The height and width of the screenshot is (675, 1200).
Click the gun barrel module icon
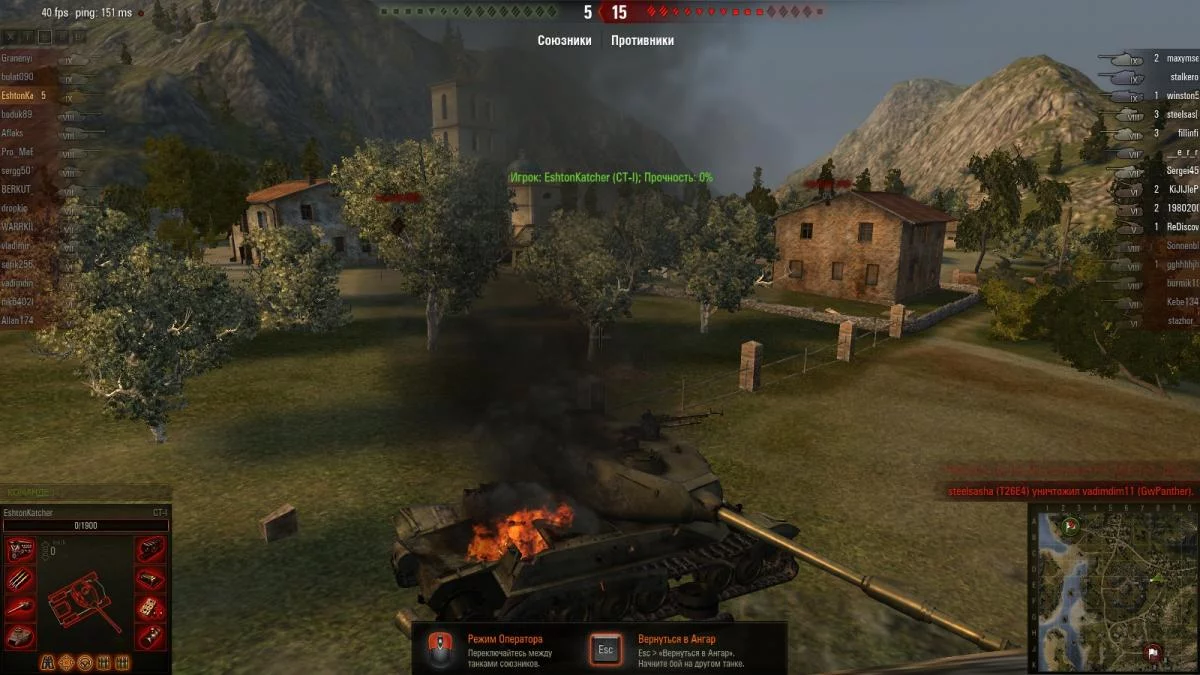(x=21, y=608)
